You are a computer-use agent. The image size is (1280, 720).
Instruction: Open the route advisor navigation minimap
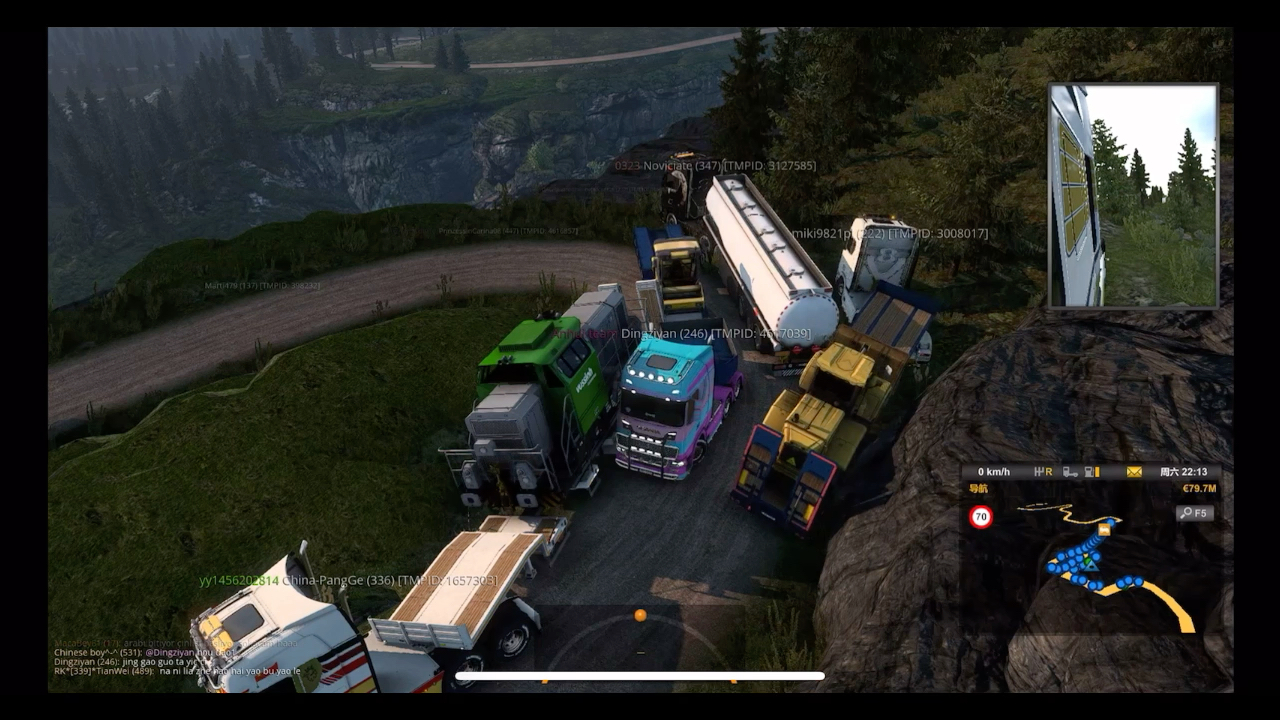point(1090,570)
